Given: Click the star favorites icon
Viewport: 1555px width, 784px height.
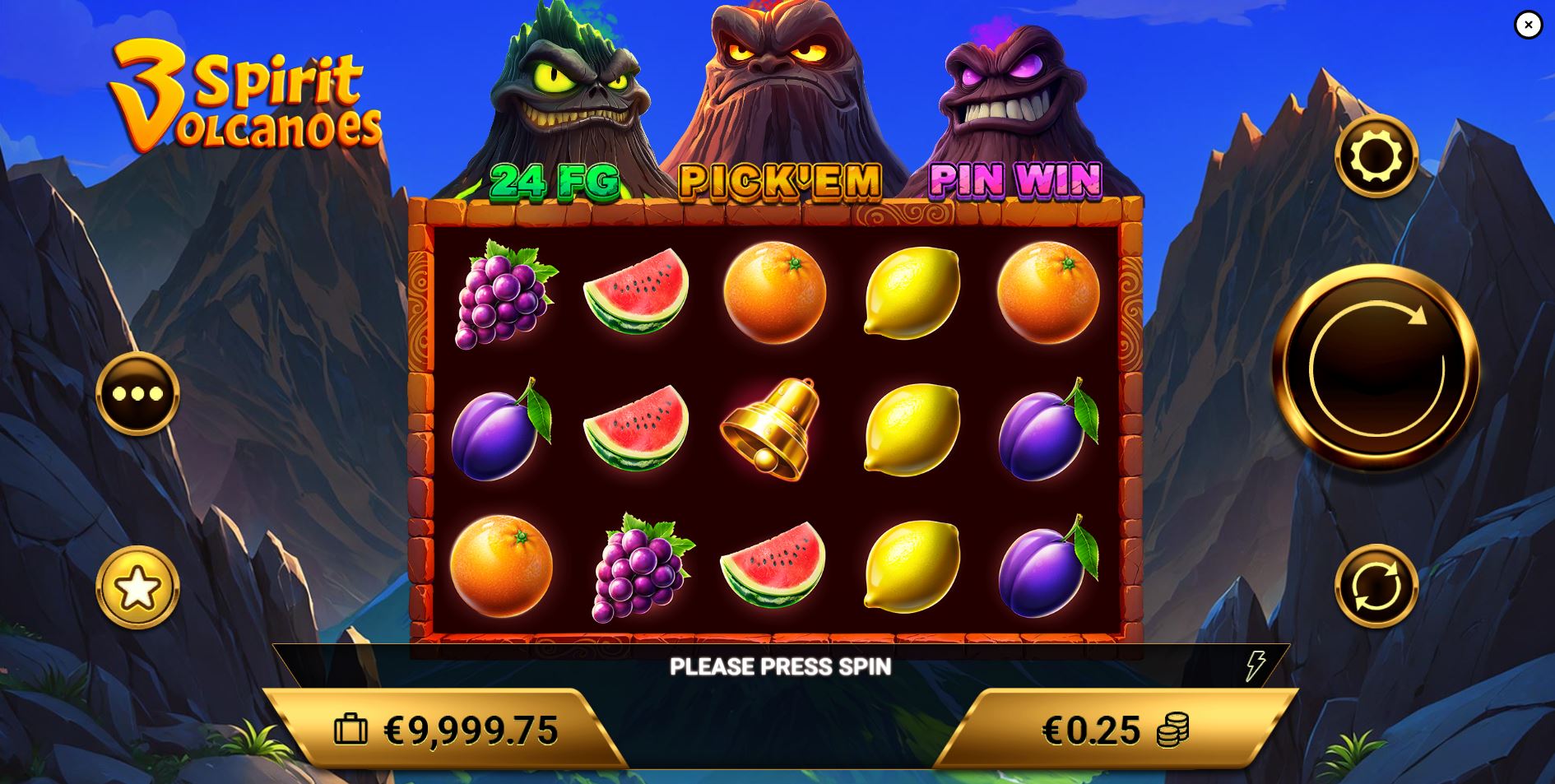Looking at the screenshot, I should (x=137, y=587).
